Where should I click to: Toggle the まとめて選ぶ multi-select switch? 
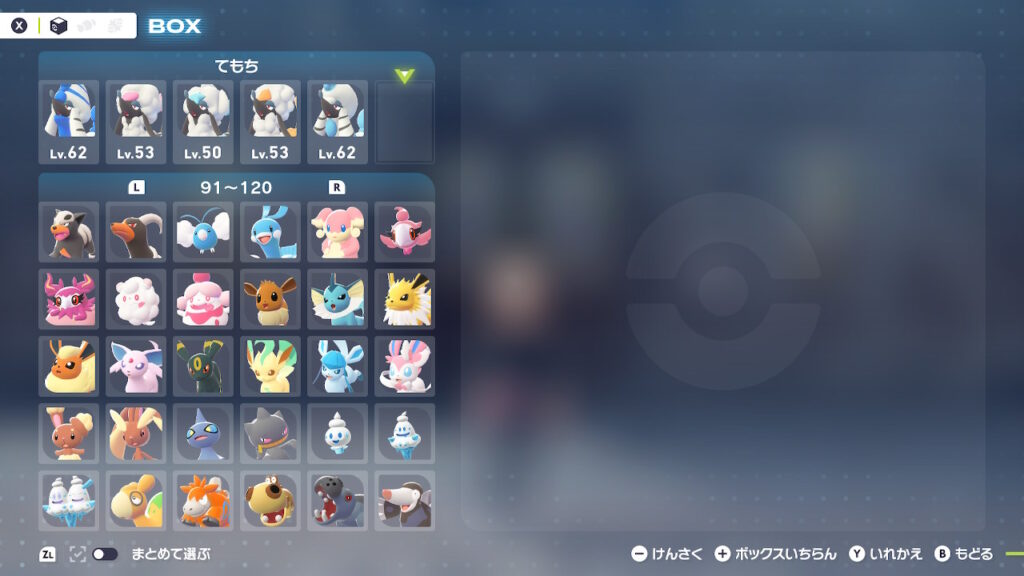pos(104,554)
